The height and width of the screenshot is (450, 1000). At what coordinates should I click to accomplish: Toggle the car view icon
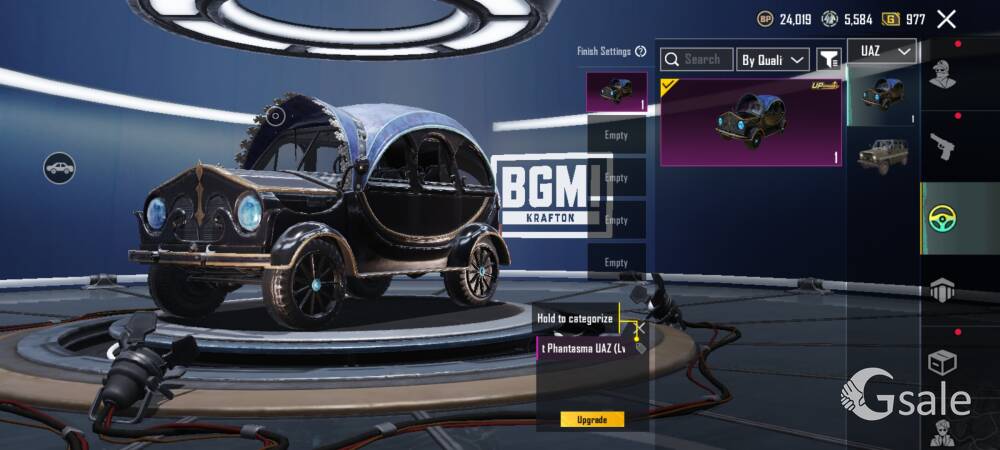60,167
